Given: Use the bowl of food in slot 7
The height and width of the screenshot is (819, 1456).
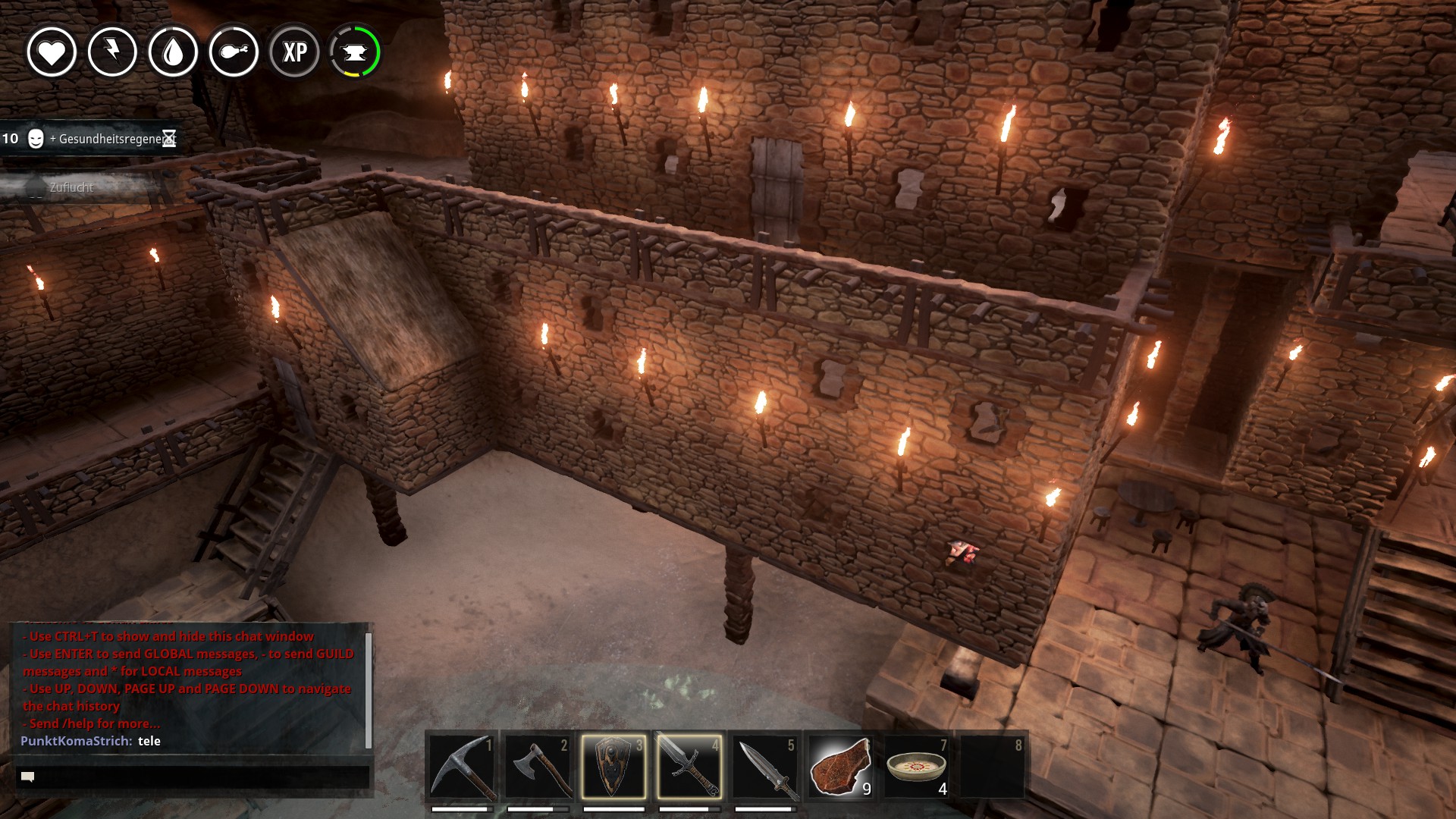Looking at the screenshot, I should pyautogui.click(x=916, y=766).
